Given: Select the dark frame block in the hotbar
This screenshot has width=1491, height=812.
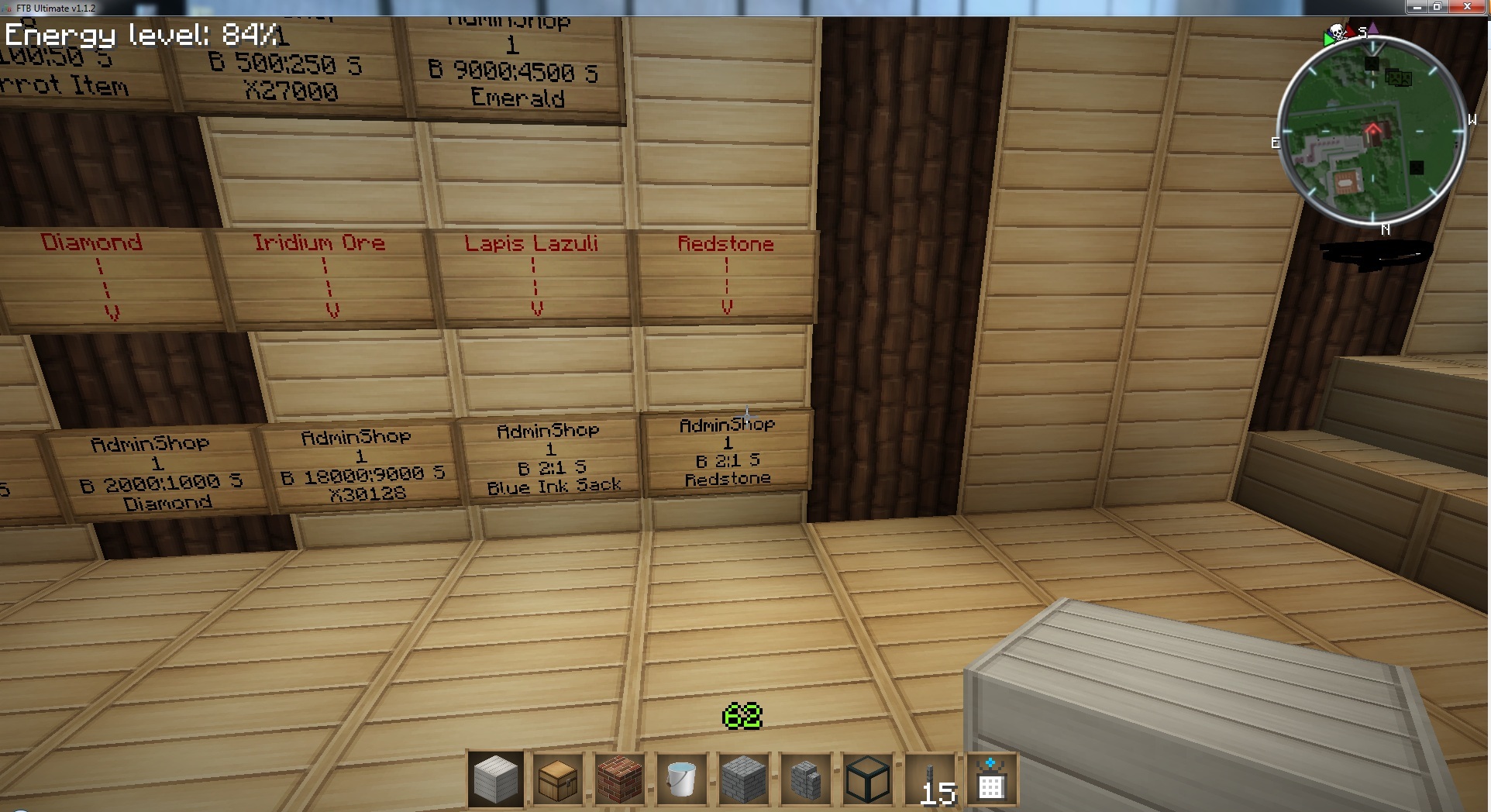Looking at the screenshot, I should (x=868, y=779).
